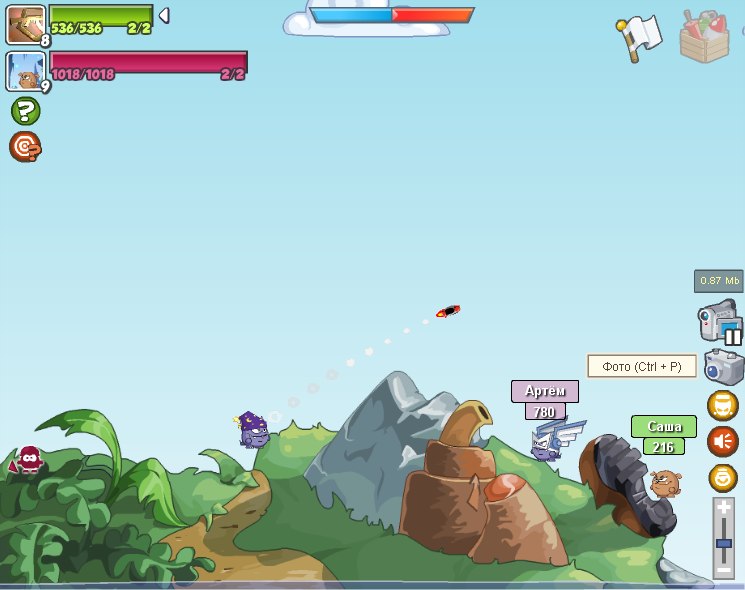Click the green team portrait
745x590 pixels.
click(x=25, y=24)
